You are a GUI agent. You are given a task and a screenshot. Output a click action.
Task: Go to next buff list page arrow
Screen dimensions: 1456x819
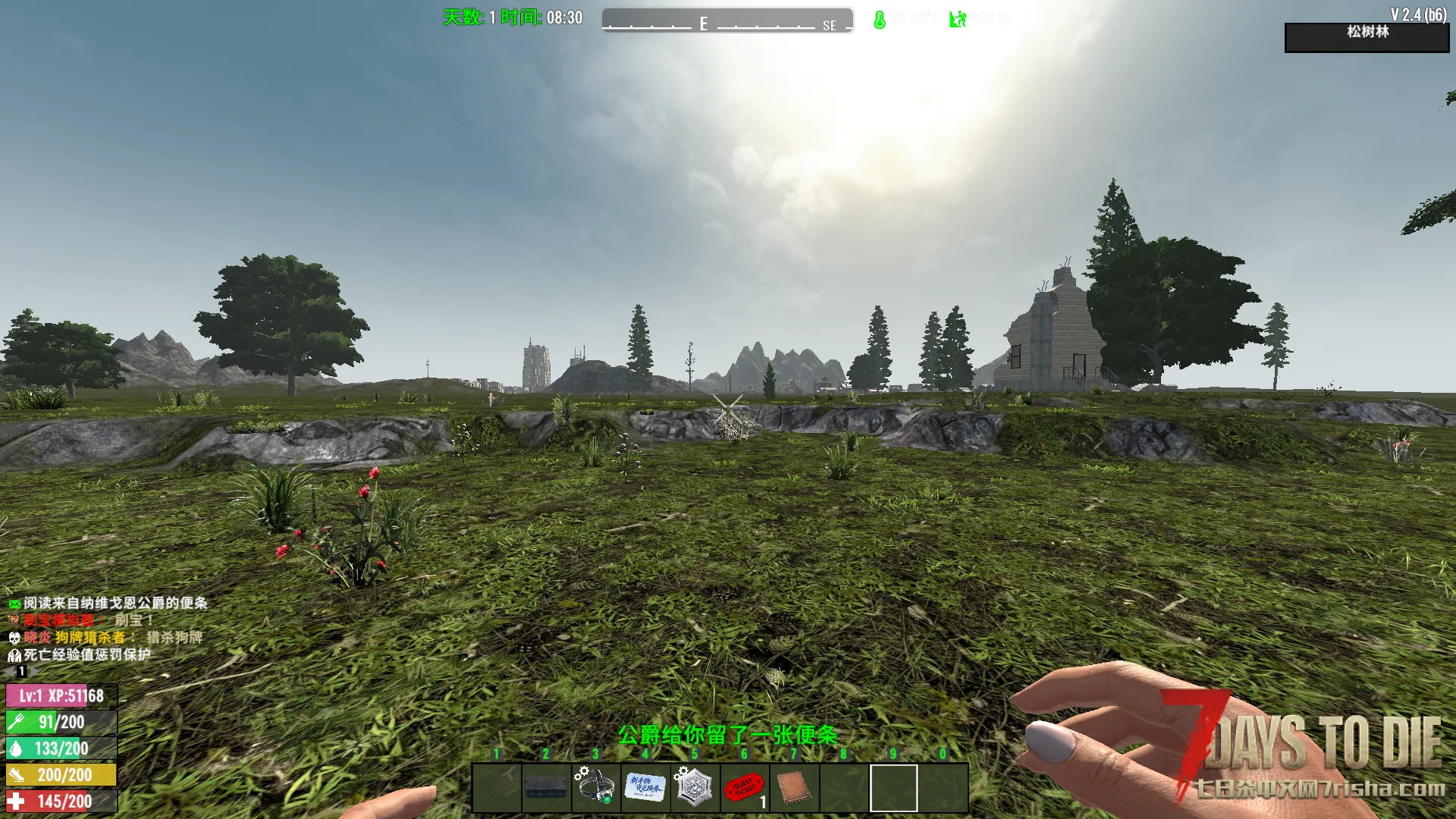[x=33, y=671]
